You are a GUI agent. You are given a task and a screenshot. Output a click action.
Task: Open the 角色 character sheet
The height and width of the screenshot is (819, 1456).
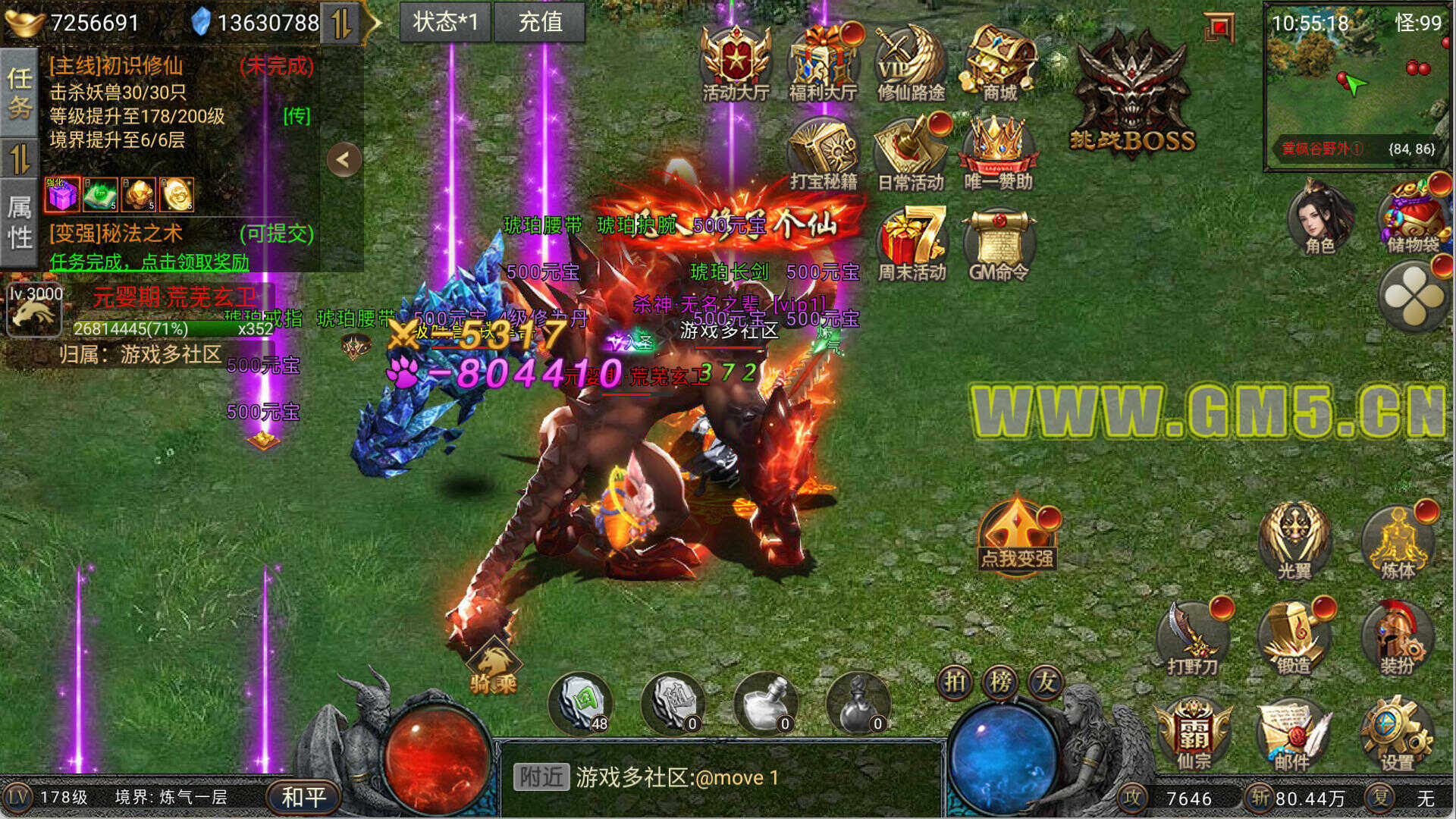pos(1319,218)
